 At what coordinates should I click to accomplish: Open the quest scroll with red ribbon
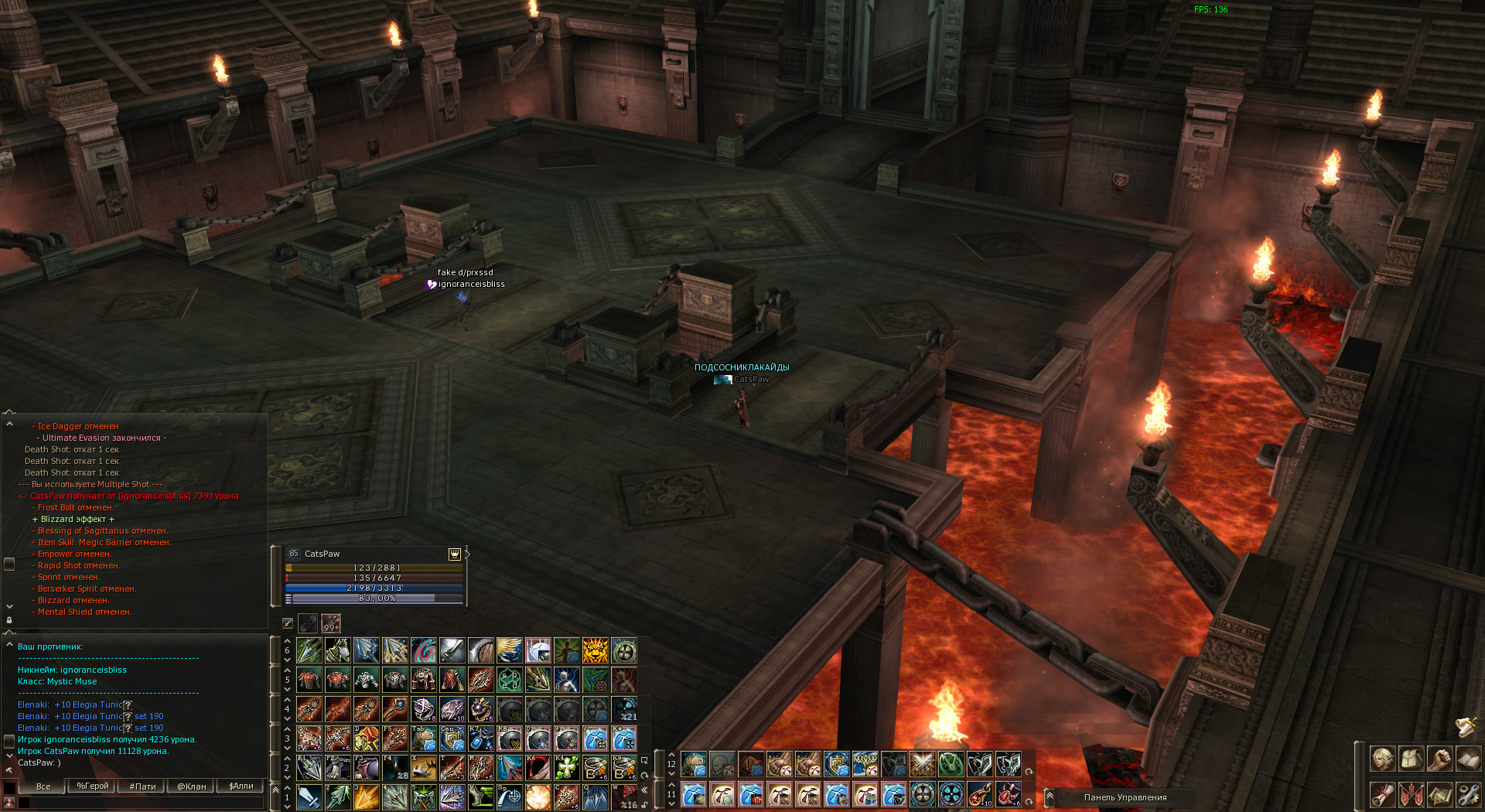point(1382,794)
